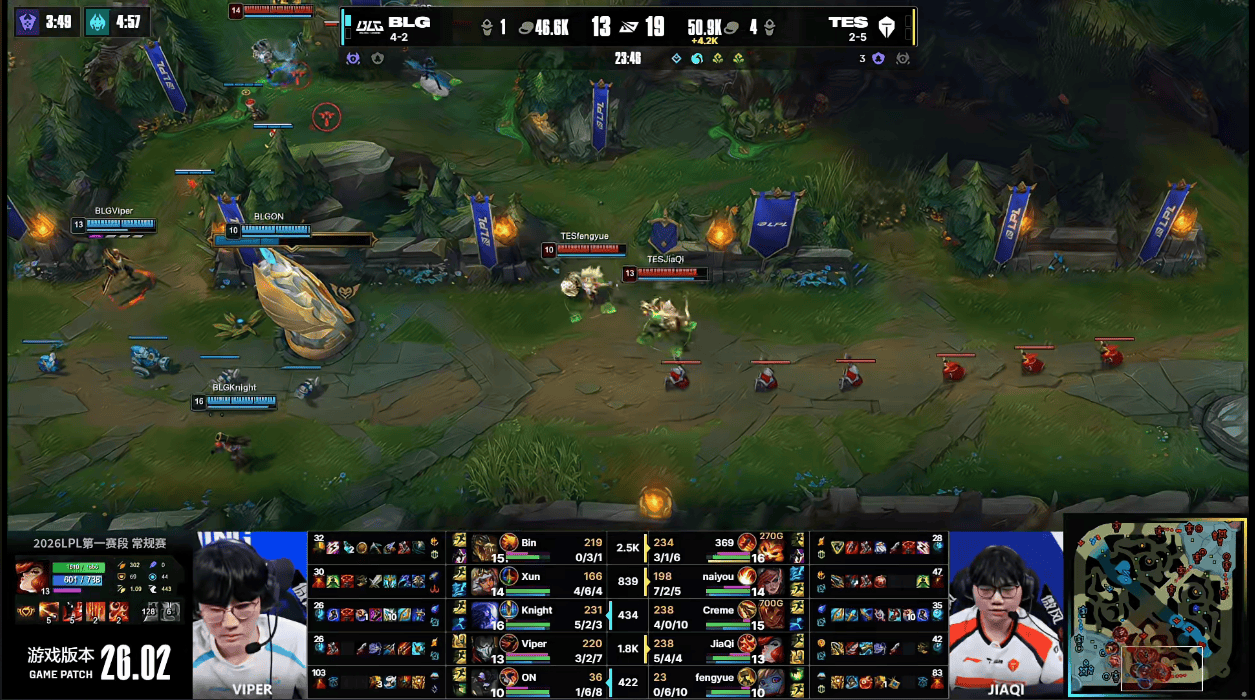Select naiyou's scoreboard champion portrait
1255x700 pixels.
(769, 580)
